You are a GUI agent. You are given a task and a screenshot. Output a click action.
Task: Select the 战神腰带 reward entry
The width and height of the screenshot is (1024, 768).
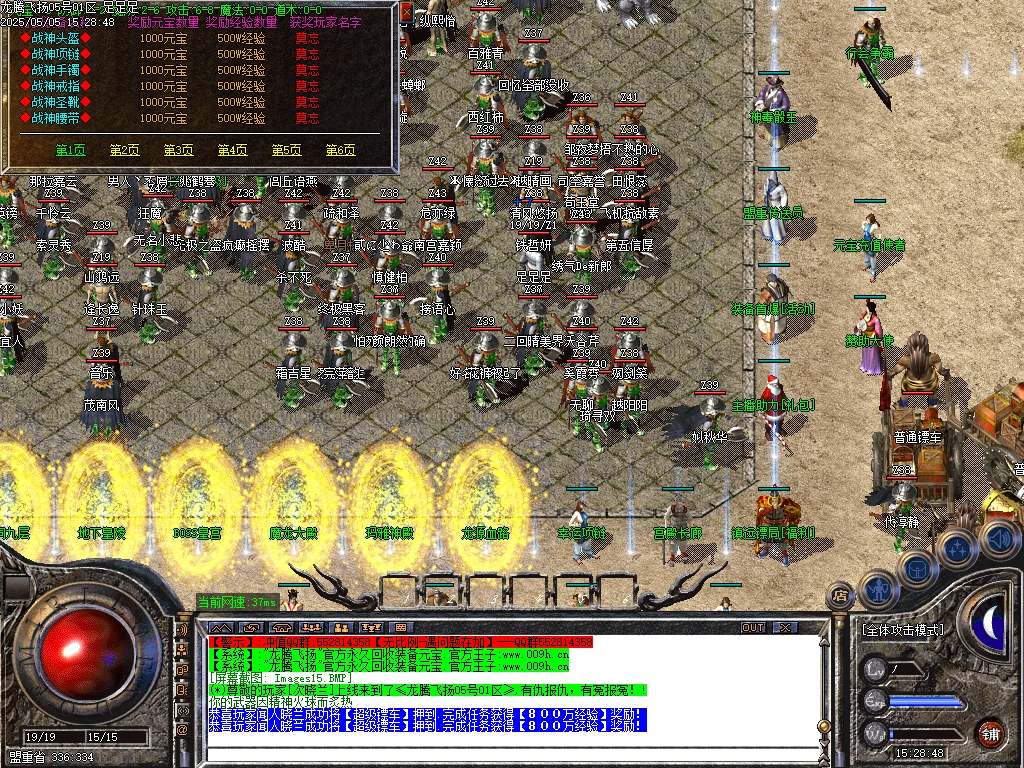click(x=56, y=118)
